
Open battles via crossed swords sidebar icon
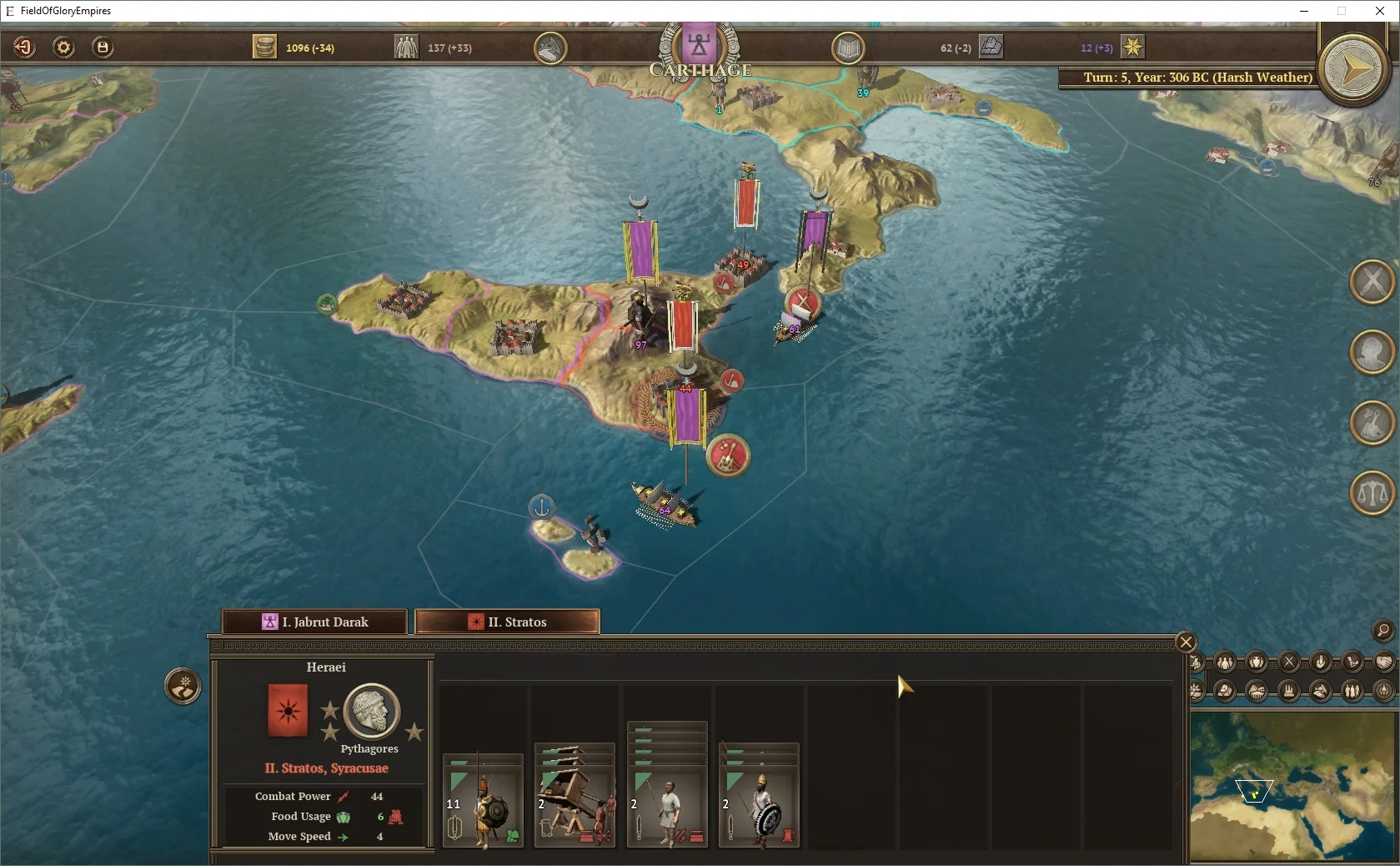click(1370, 281)
